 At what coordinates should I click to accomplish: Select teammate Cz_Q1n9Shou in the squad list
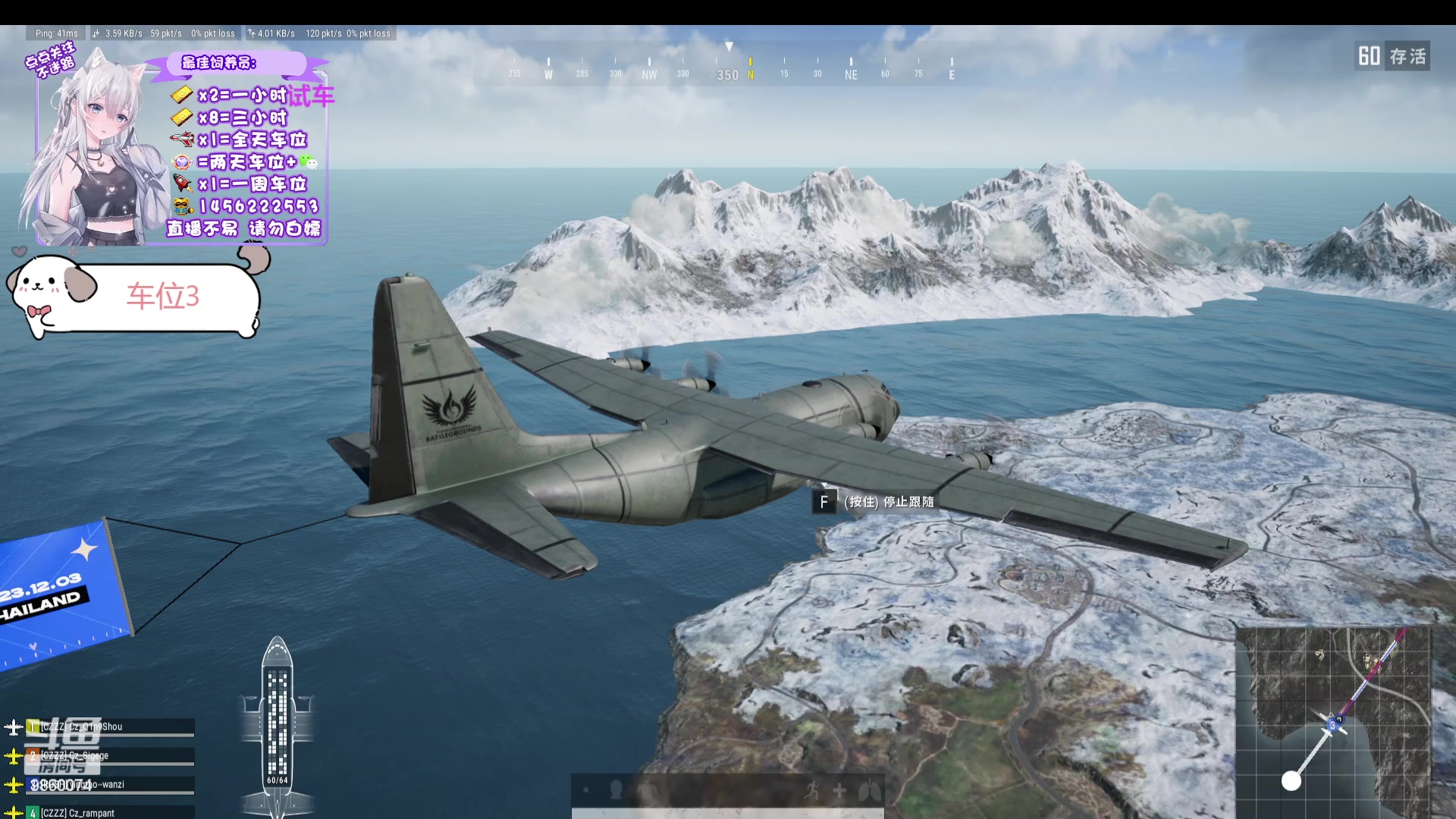110,727
